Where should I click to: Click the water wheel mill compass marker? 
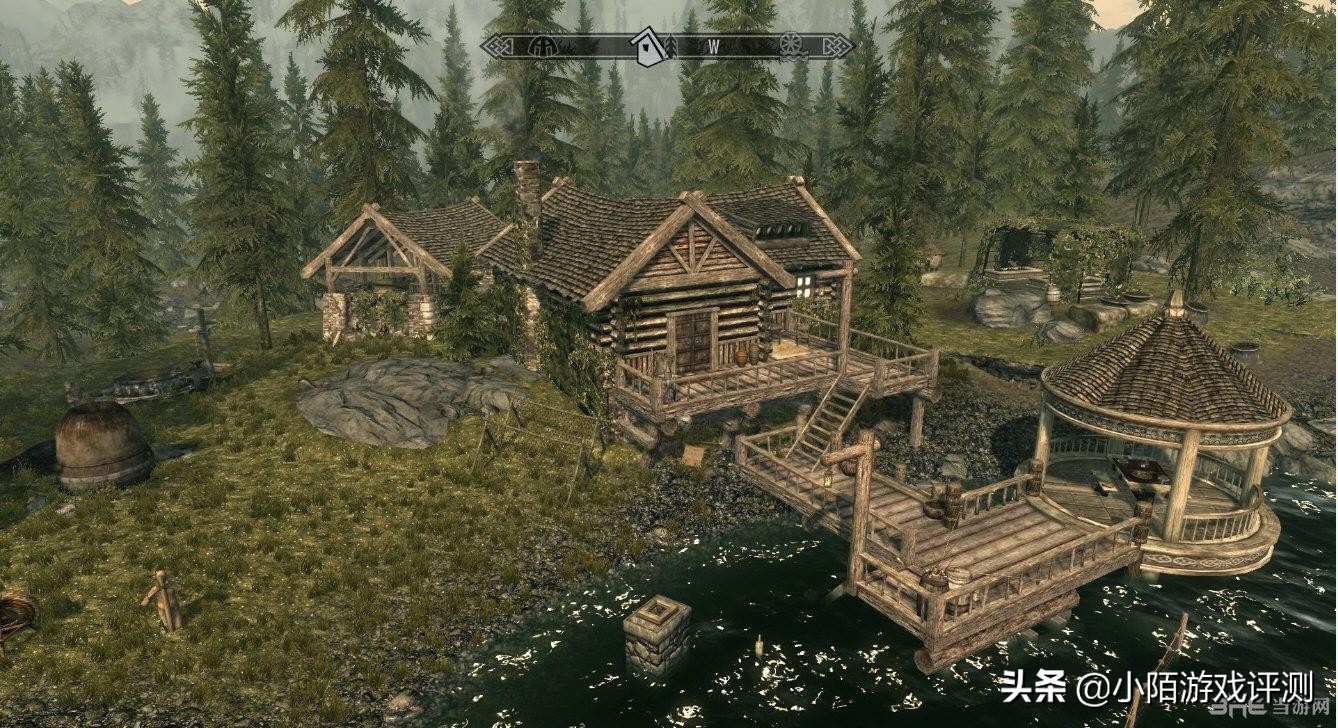pyautogui.click(x=790, y=45)
